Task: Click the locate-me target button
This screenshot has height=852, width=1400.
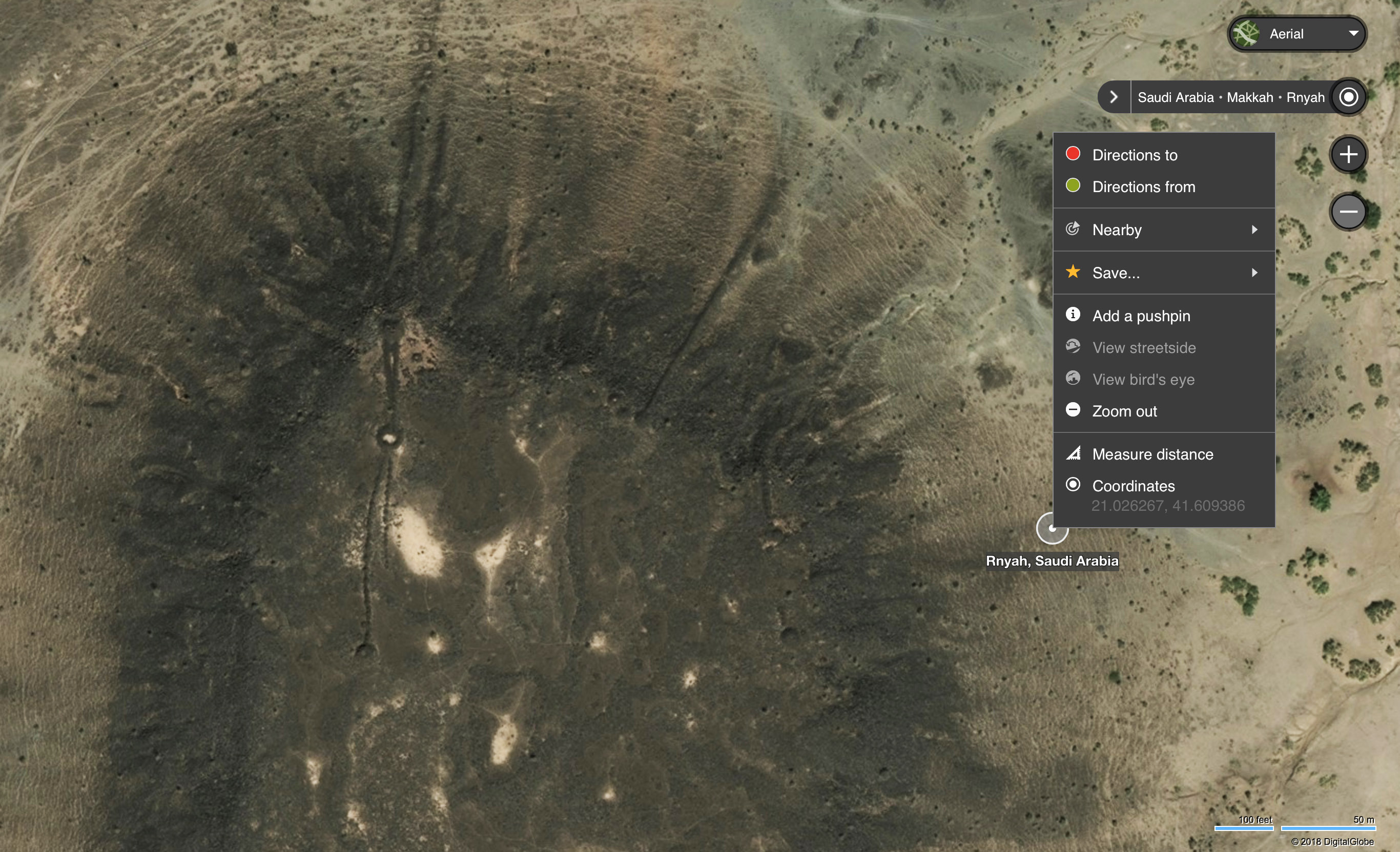Action: click(x=1348, y=97)
